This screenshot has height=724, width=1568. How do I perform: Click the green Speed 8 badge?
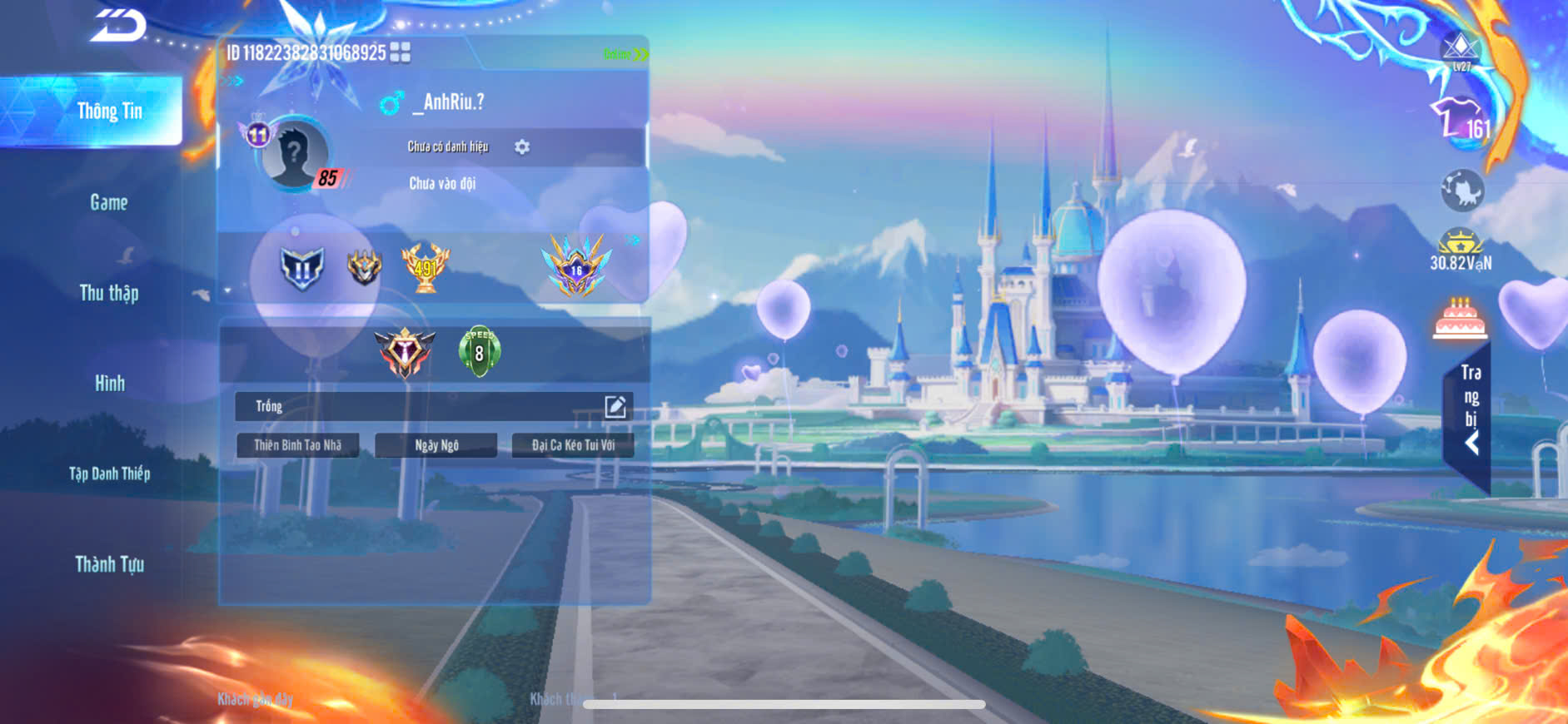[x=479, y=351]
